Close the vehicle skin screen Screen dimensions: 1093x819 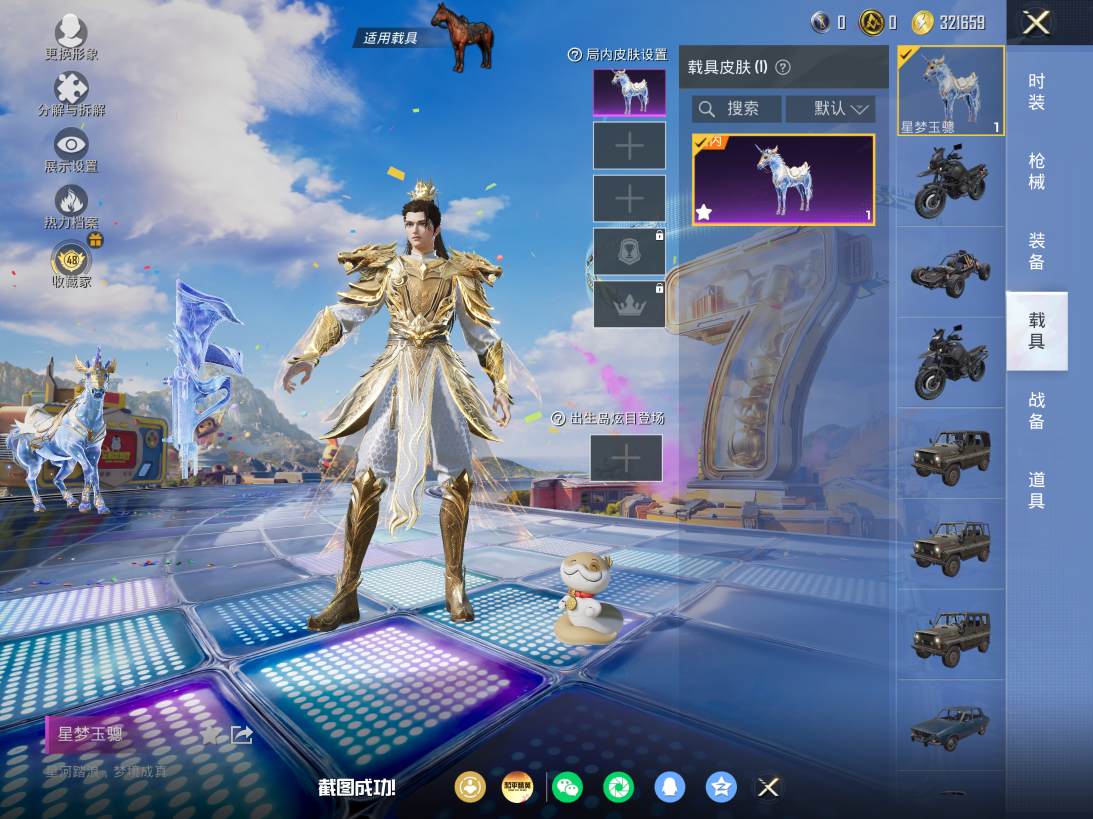[1036, 22]
